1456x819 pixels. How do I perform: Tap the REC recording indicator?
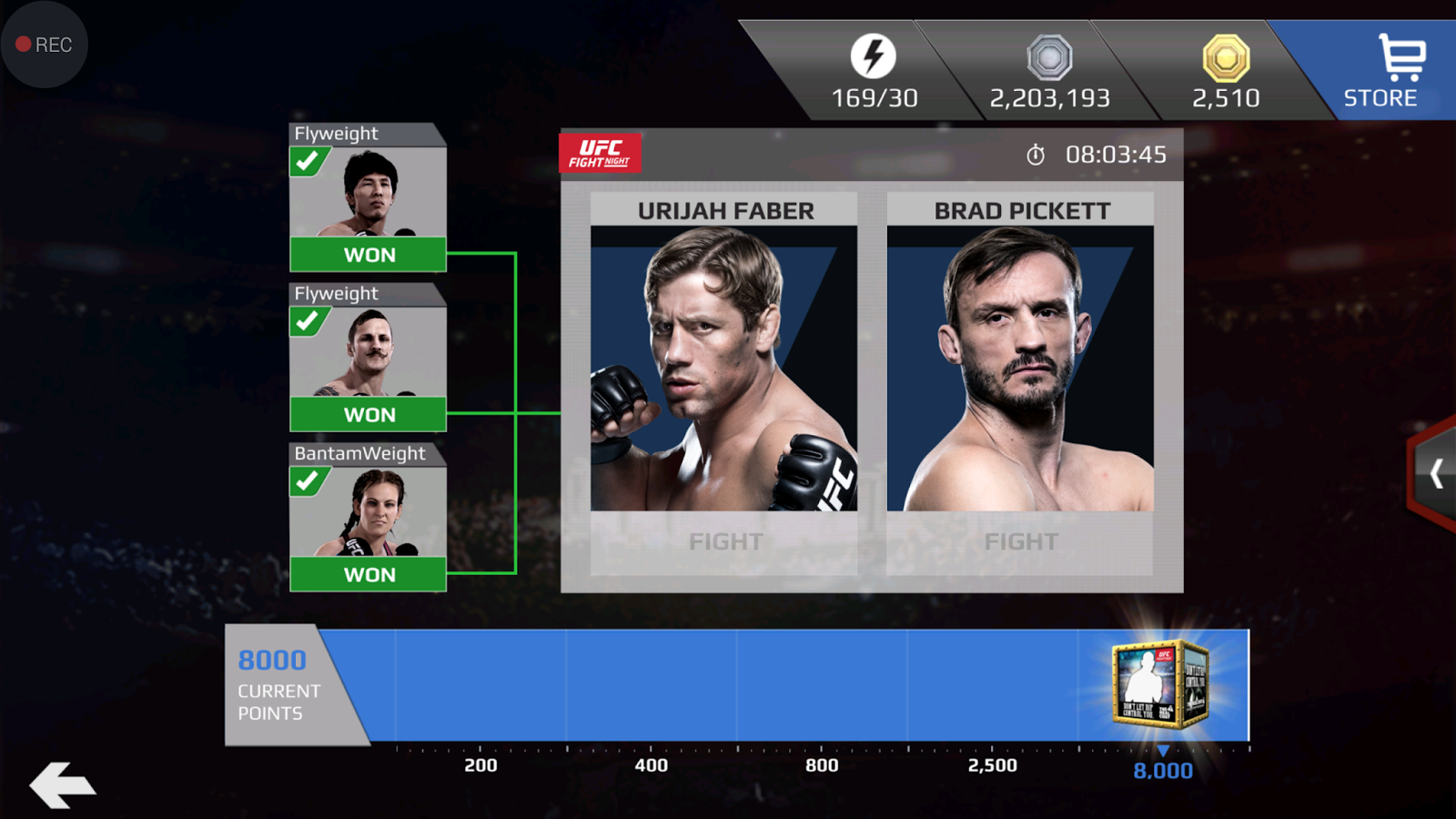pyautogui.click(x=44, y=44)
